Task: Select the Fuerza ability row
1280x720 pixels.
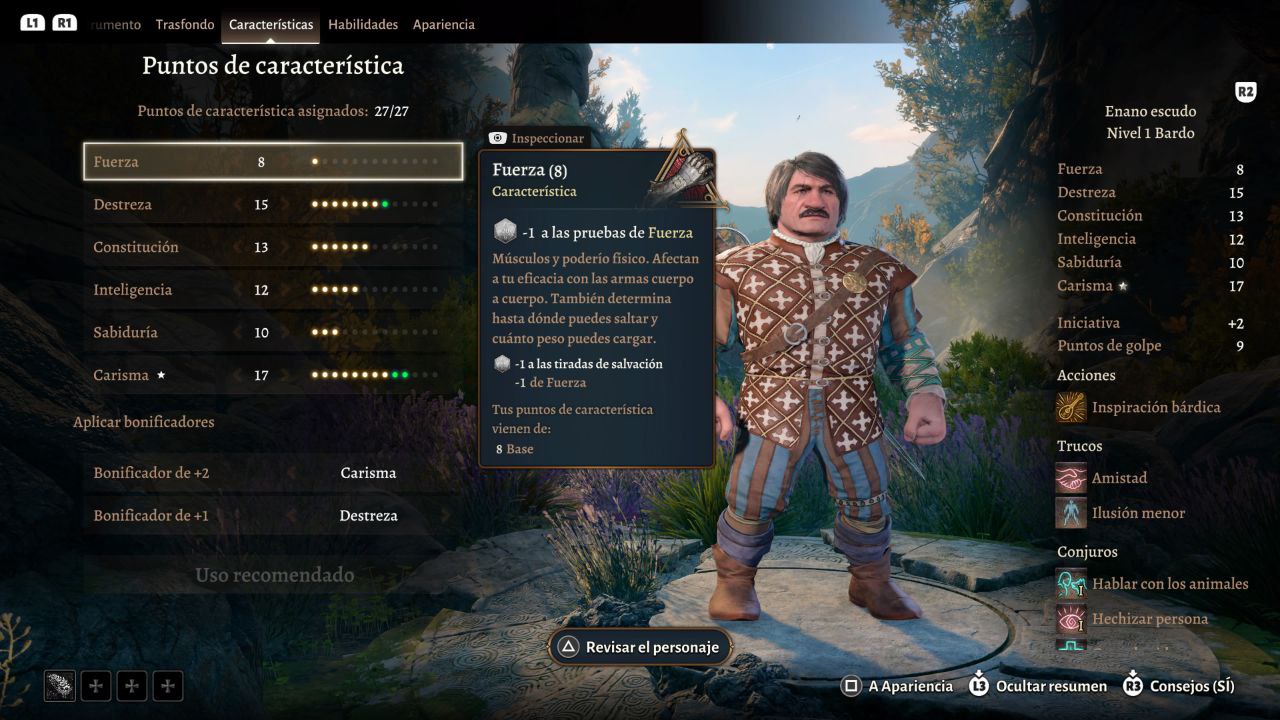Action: tap(272, 161)
